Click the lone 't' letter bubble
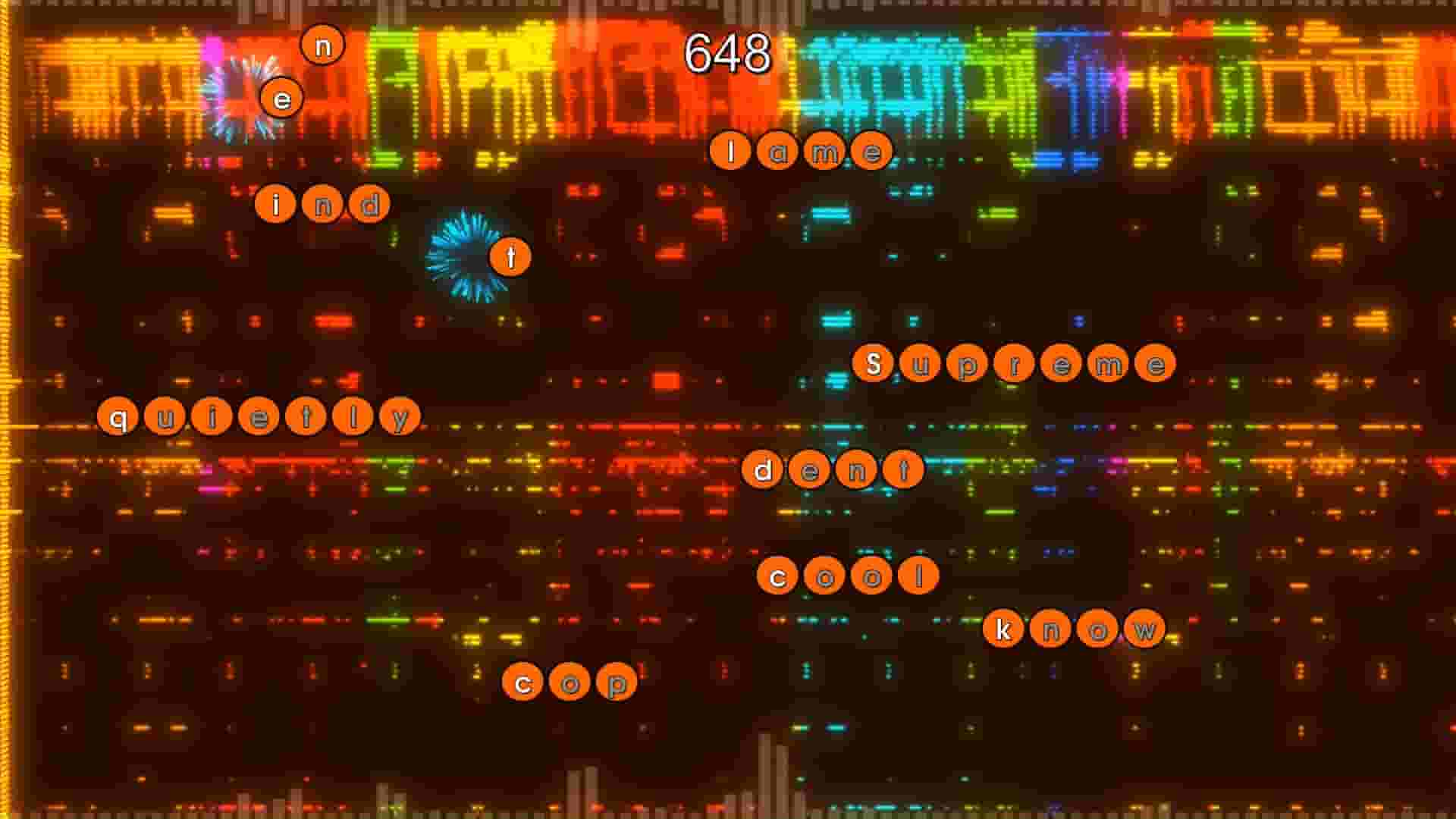1456x819 pixels. coord(510,257)
